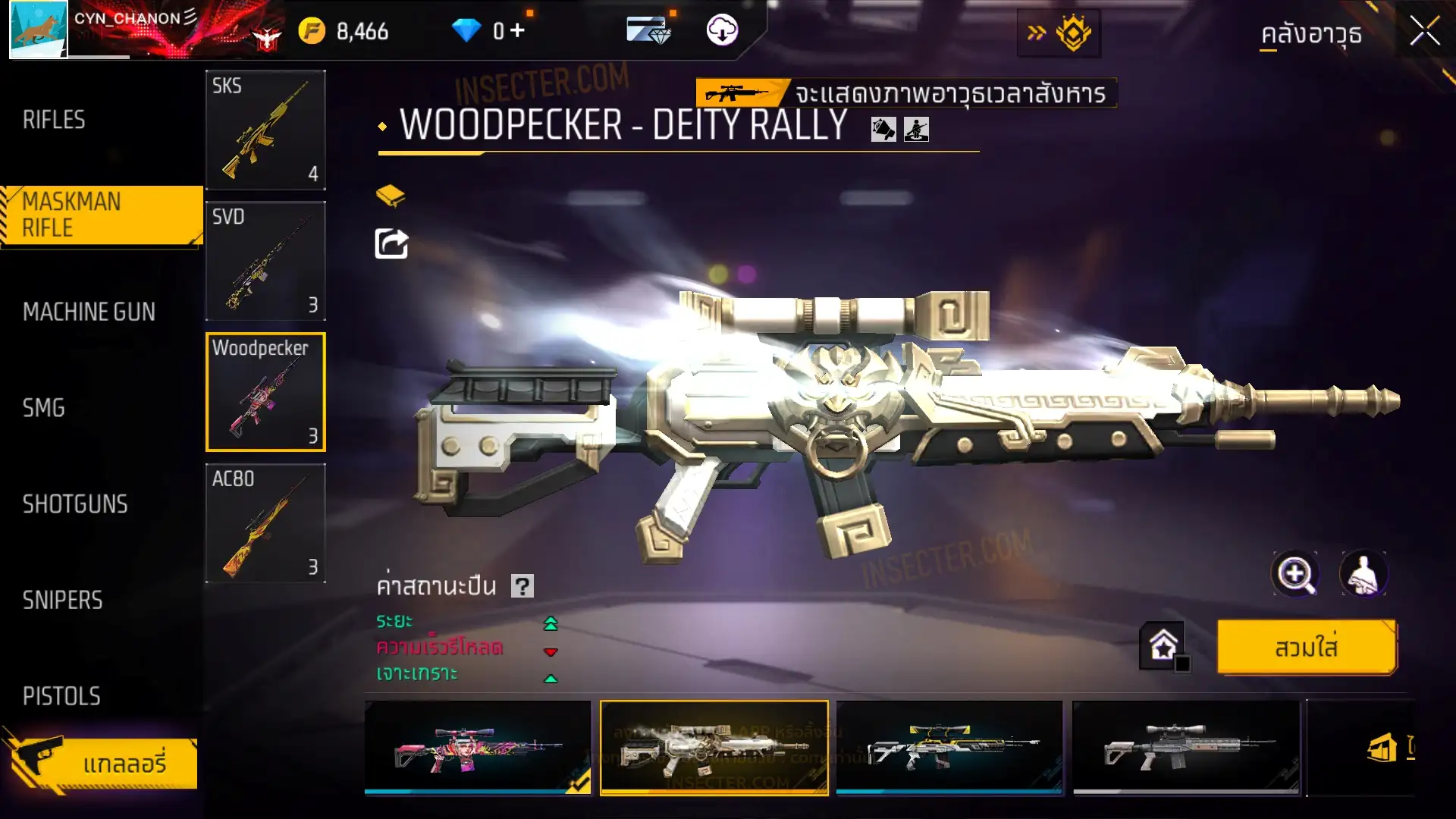Show the SHOTGUNS category

point(75,504)
